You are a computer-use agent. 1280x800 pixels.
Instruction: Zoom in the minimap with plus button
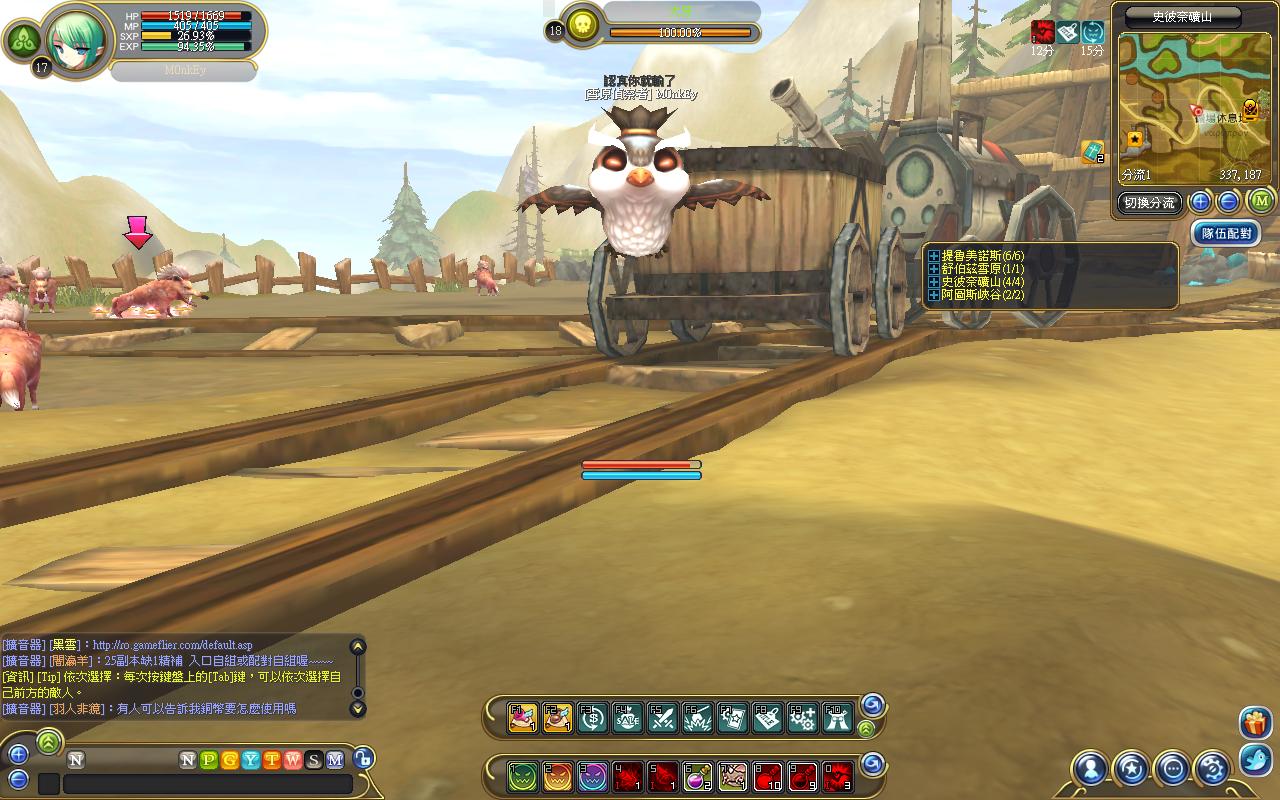click(x=1201, y=202)
